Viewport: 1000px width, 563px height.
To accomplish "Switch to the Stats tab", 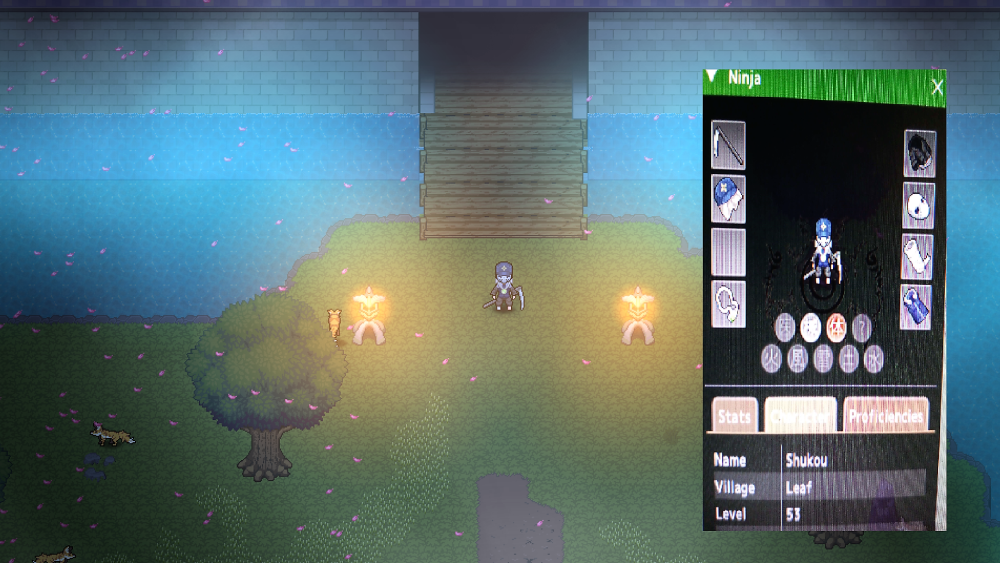I will (x=734, y=415).
